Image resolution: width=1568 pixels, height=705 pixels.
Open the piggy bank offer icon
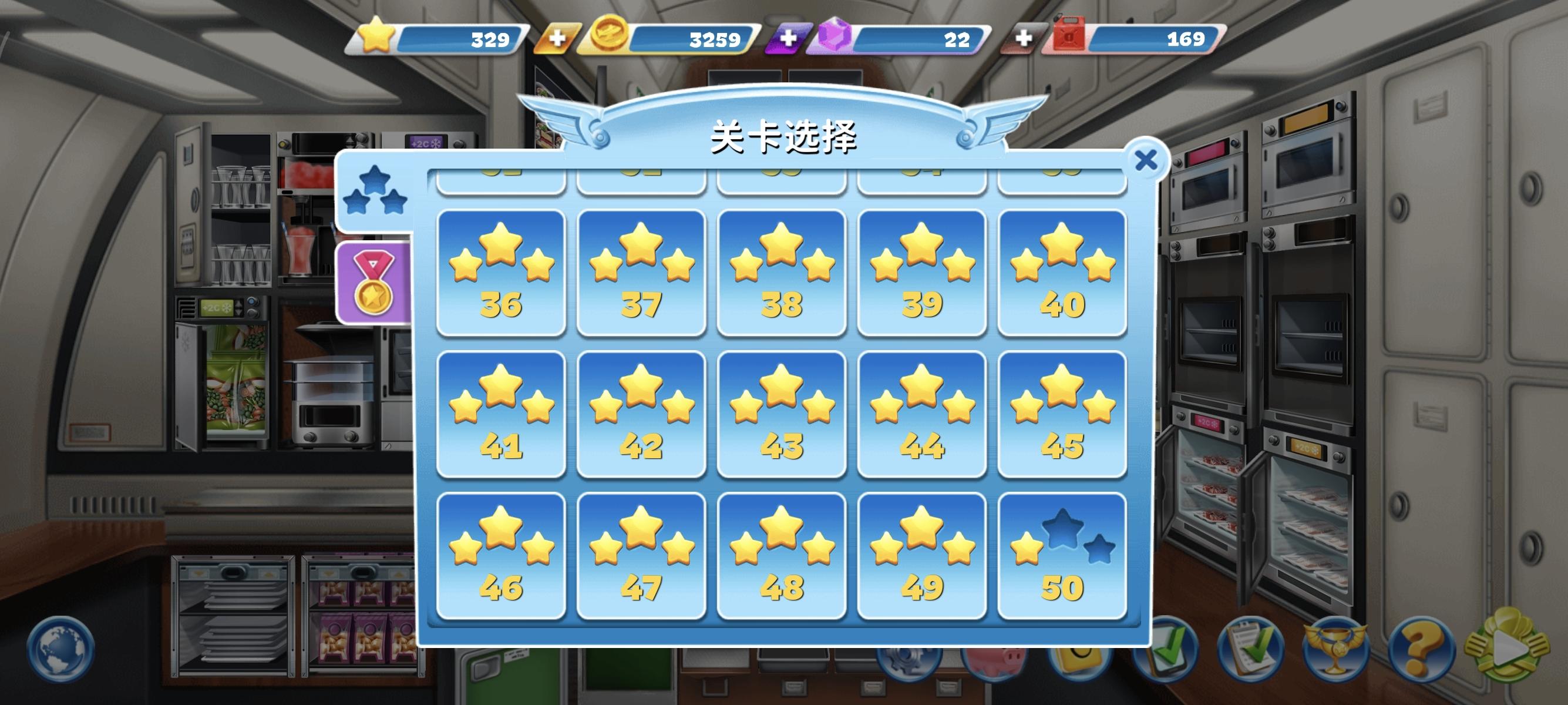994,660
